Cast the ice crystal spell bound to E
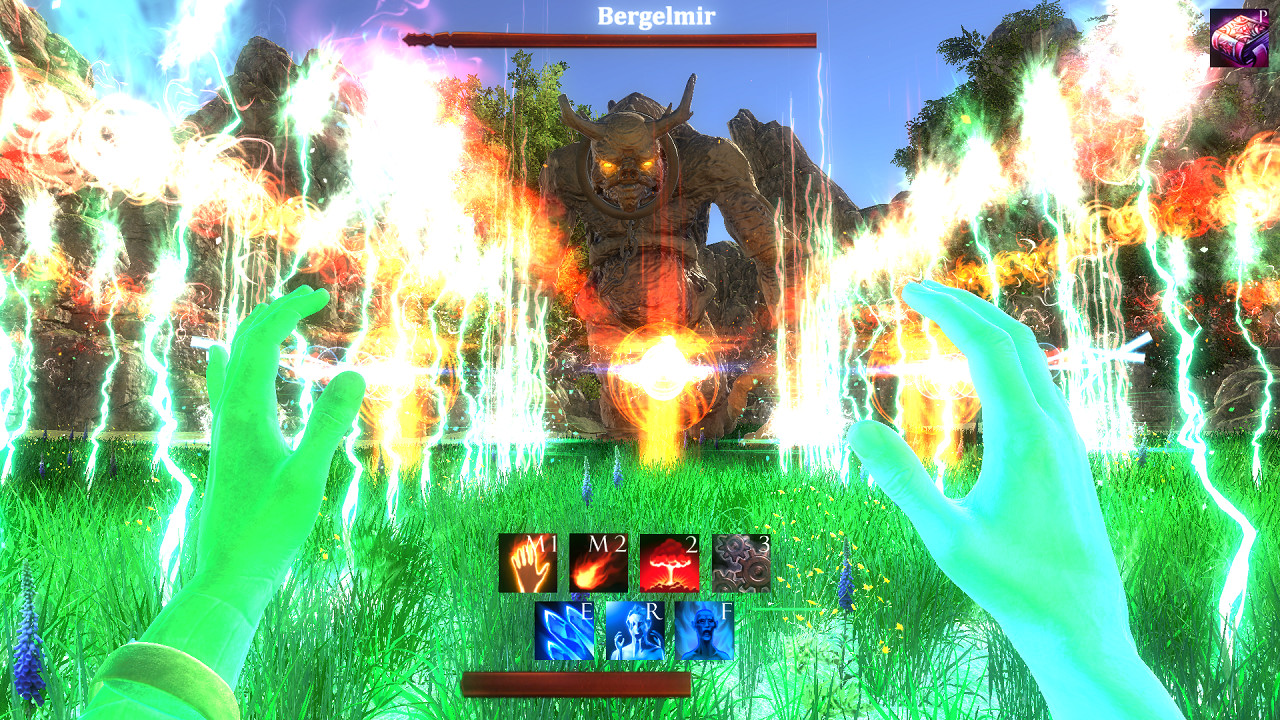1280x720 pixels. 561,633
